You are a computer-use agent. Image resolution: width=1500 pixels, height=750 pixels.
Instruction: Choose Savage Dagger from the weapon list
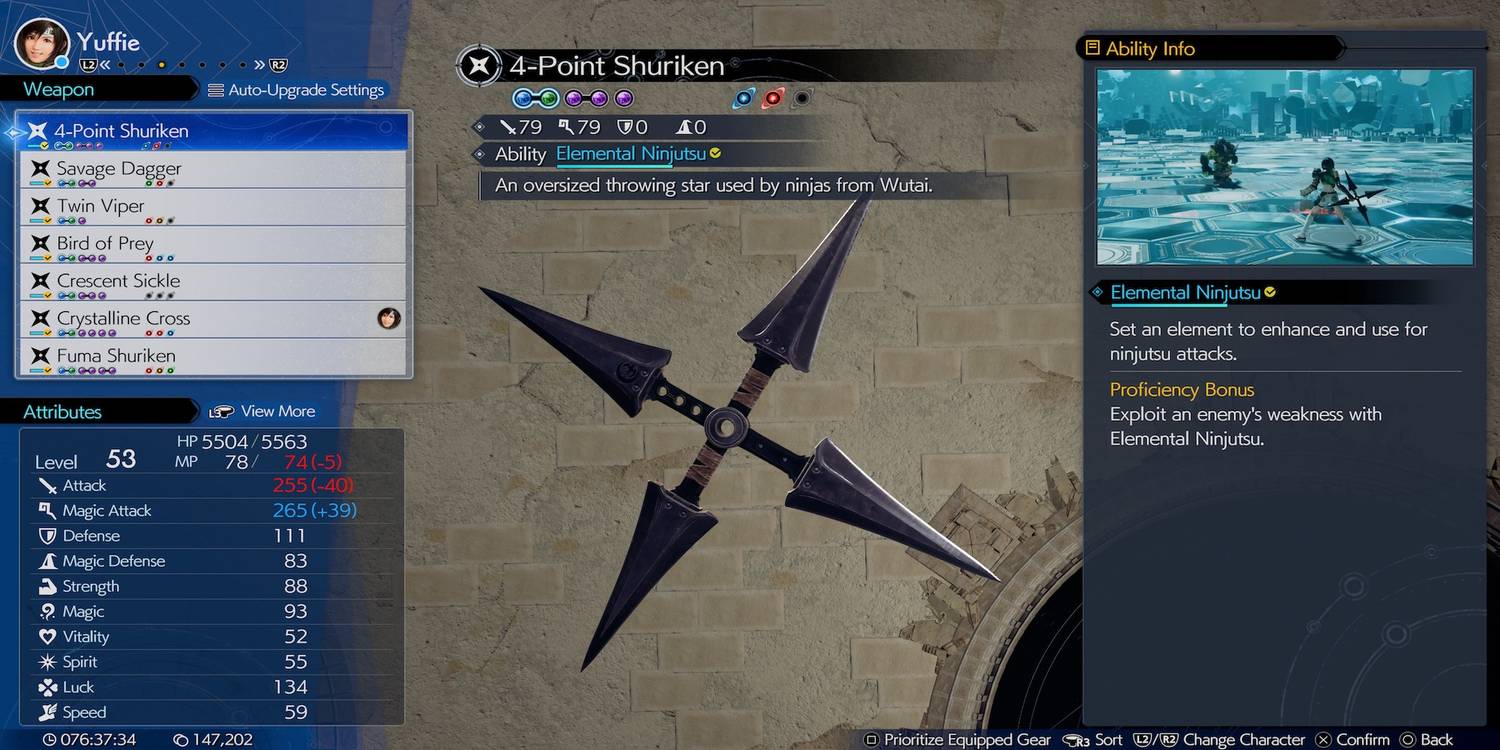[212, 169]
